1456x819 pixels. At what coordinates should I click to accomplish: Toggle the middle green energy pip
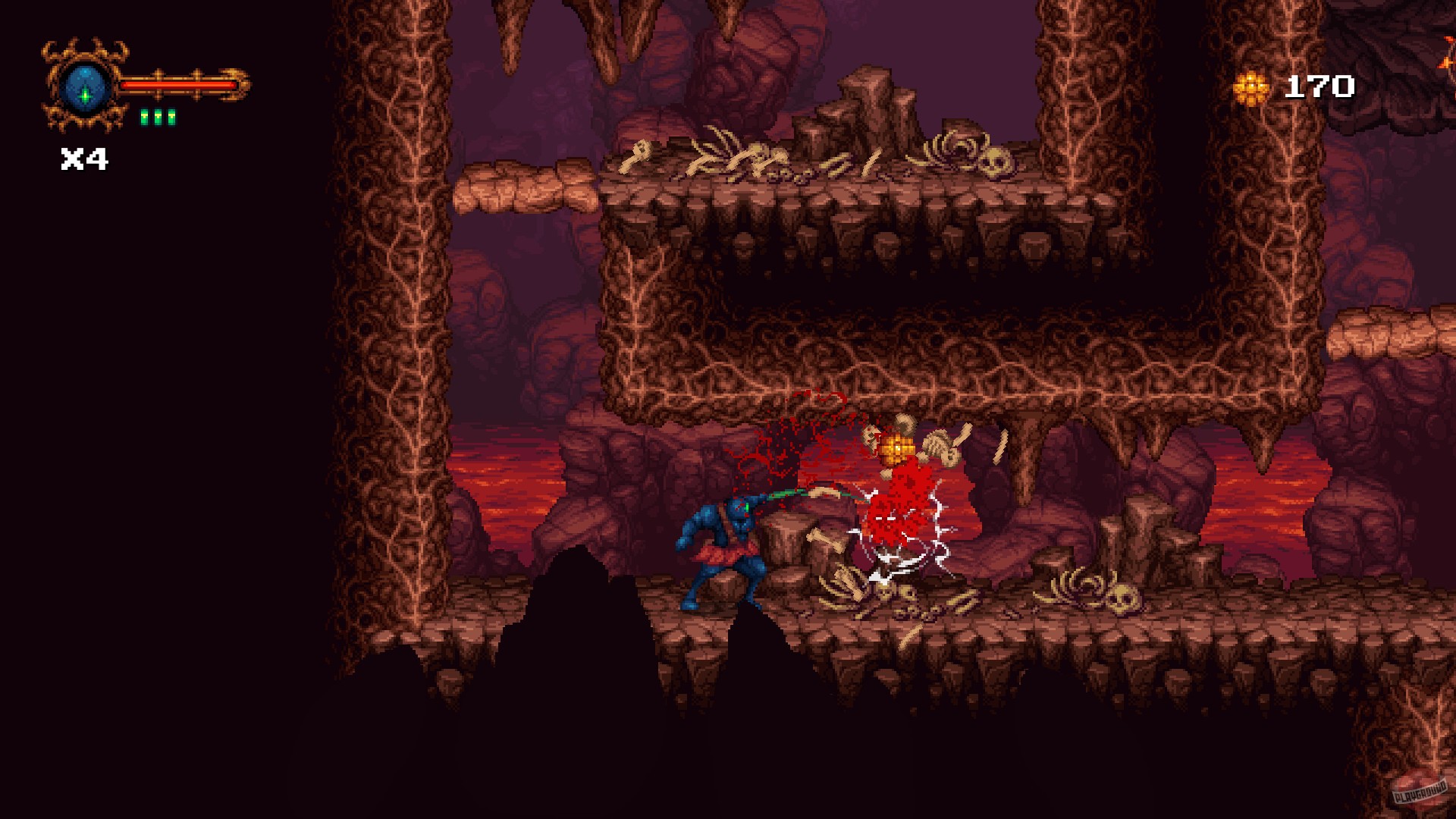coord(158,118)
